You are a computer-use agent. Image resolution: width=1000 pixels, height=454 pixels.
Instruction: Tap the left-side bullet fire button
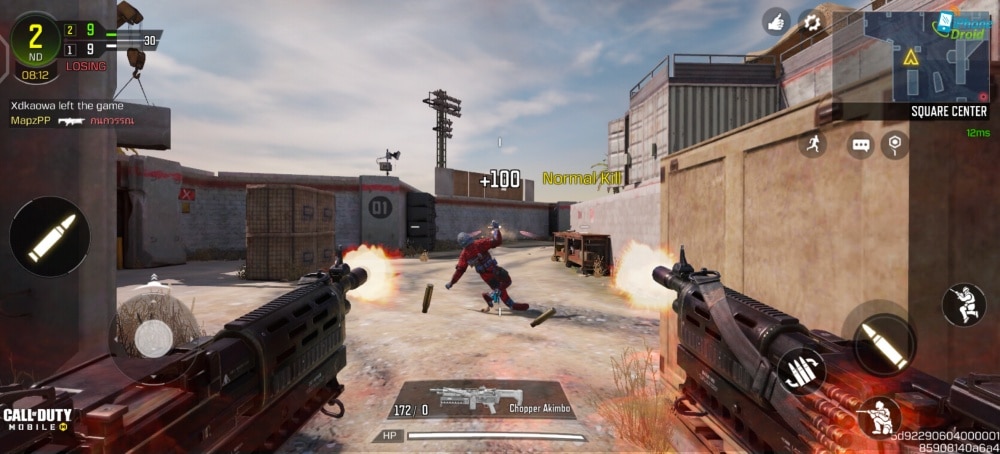[50, 237]
